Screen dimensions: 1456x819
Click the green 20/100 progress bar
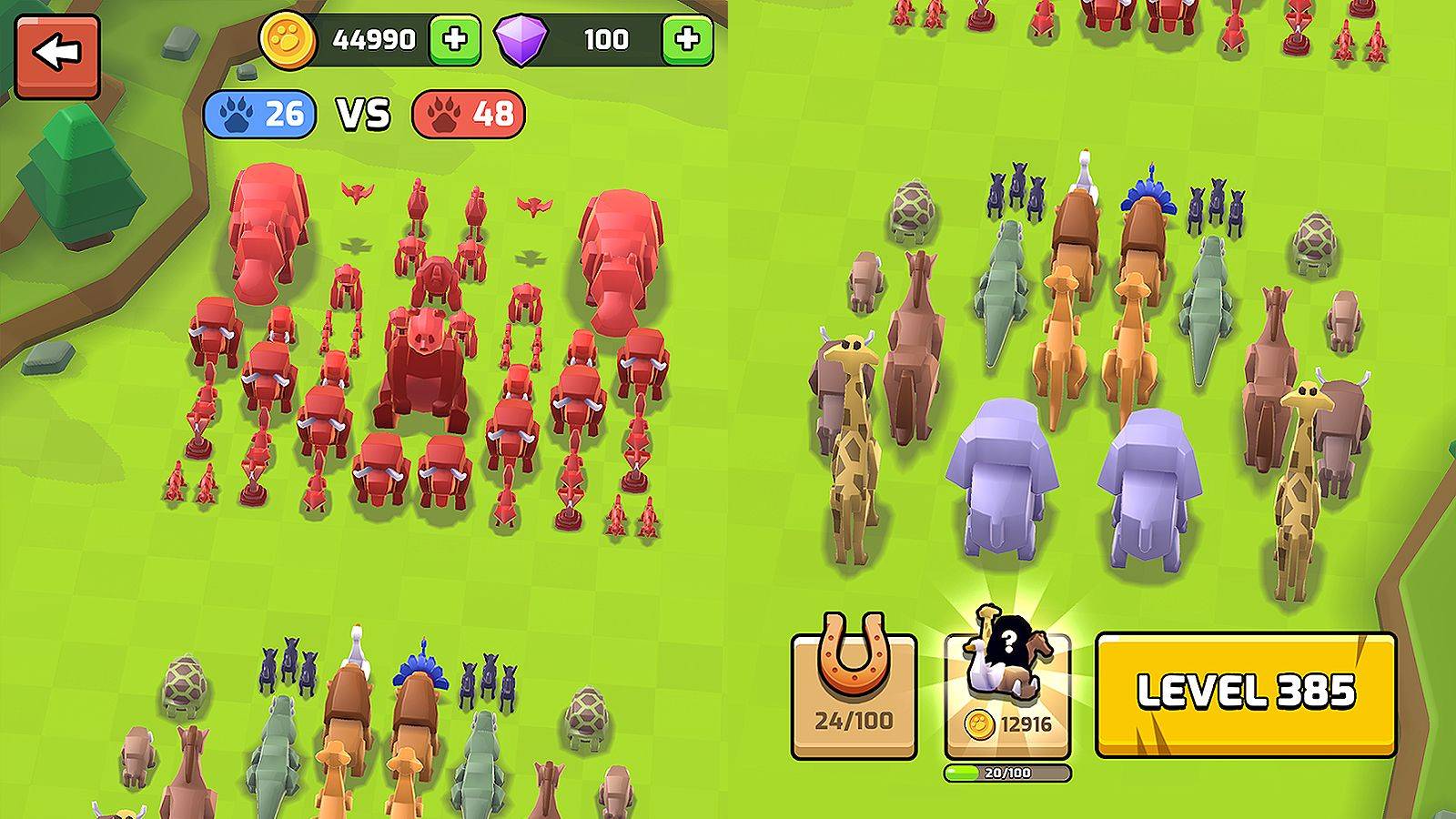tap(1001, 776)
